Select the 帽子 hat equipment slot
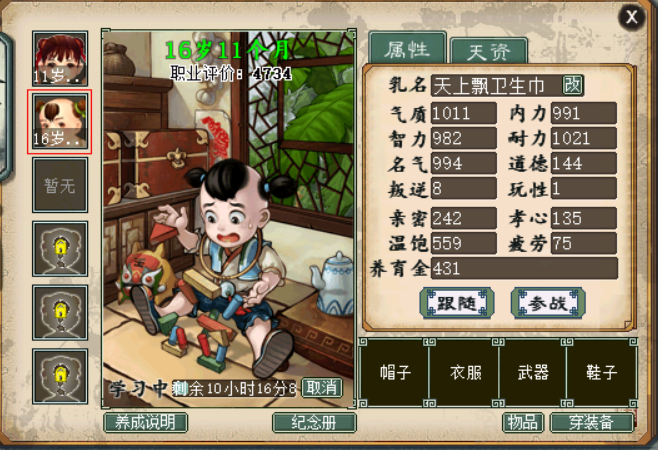Screen dimensions: 658x450 394,372
